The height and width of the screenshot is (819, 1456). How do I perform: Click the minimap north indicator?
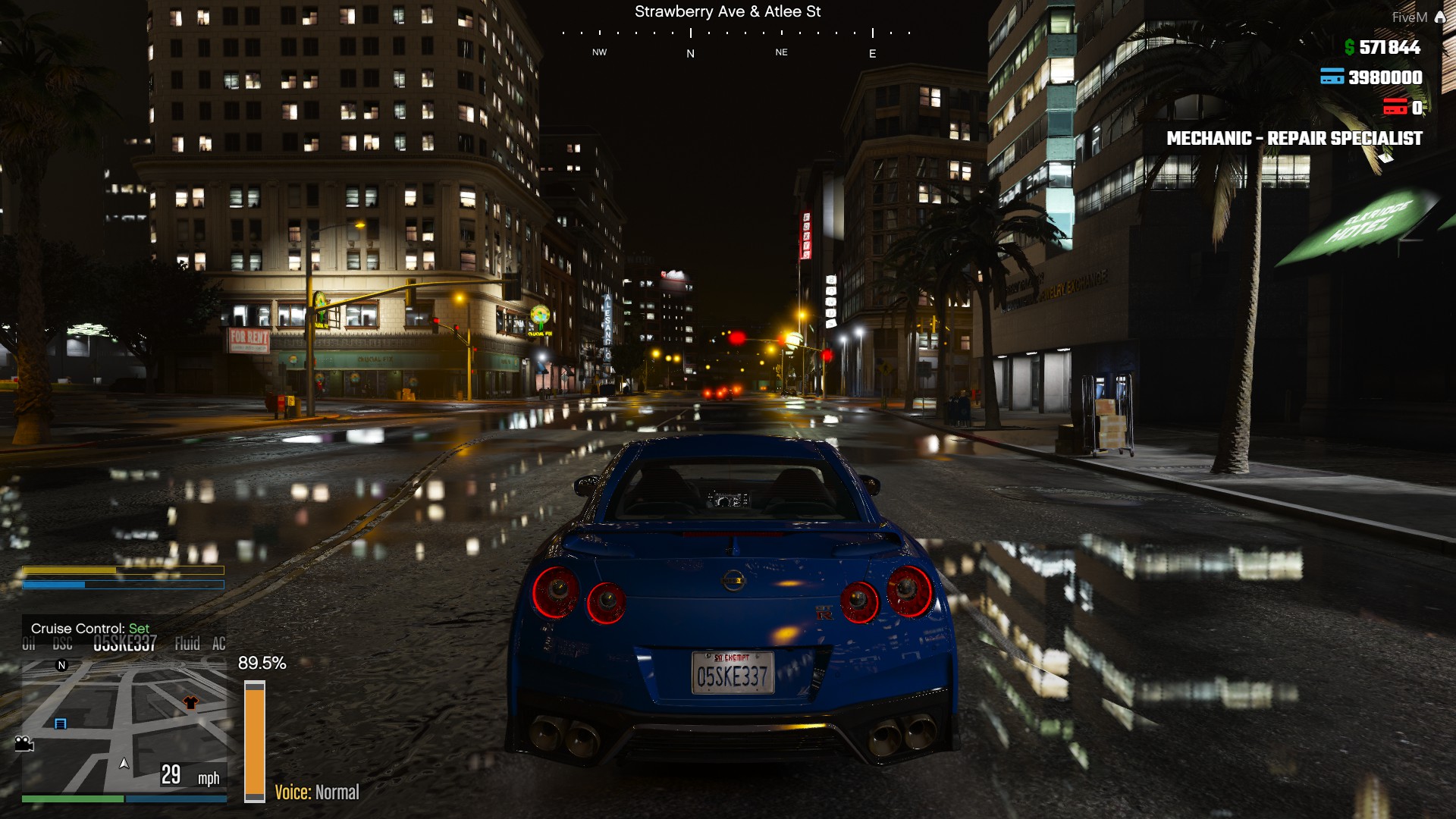tap(62, 665)
